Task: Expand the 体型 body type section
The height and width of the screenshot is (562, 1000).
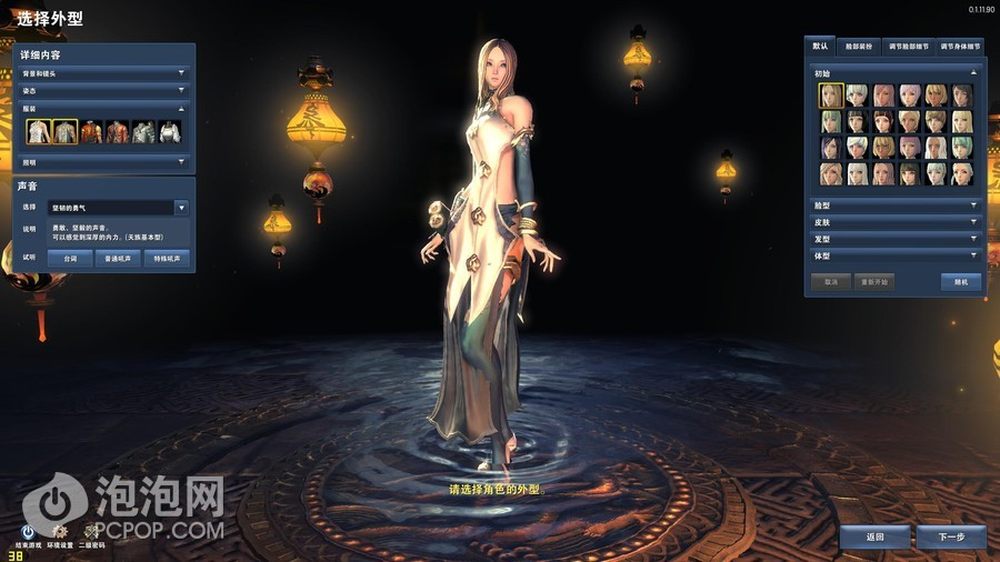Action: [x=894, y=256]
